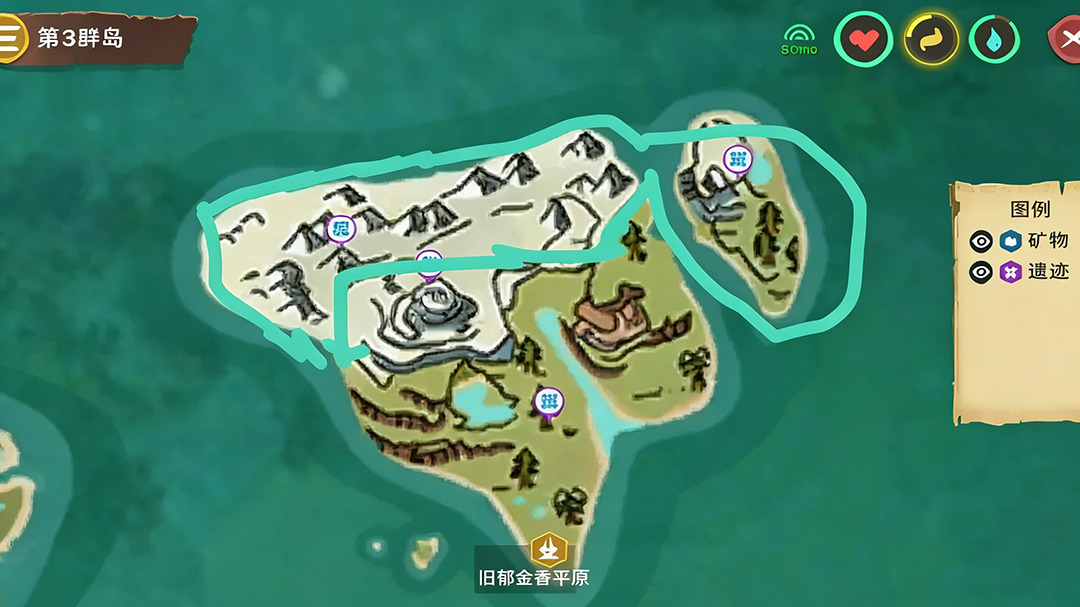The image size is (1080, 607).
Task: Select the 旧郁金香平原 location marker
Action: 548,549
